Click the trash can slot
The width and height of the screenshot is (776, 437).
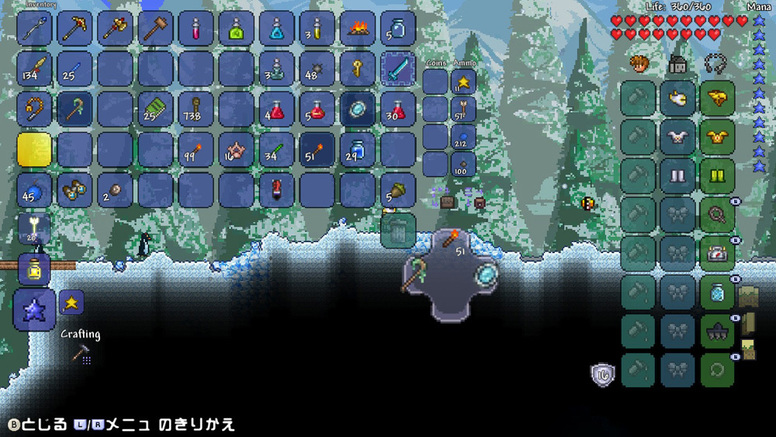[398, 230]
